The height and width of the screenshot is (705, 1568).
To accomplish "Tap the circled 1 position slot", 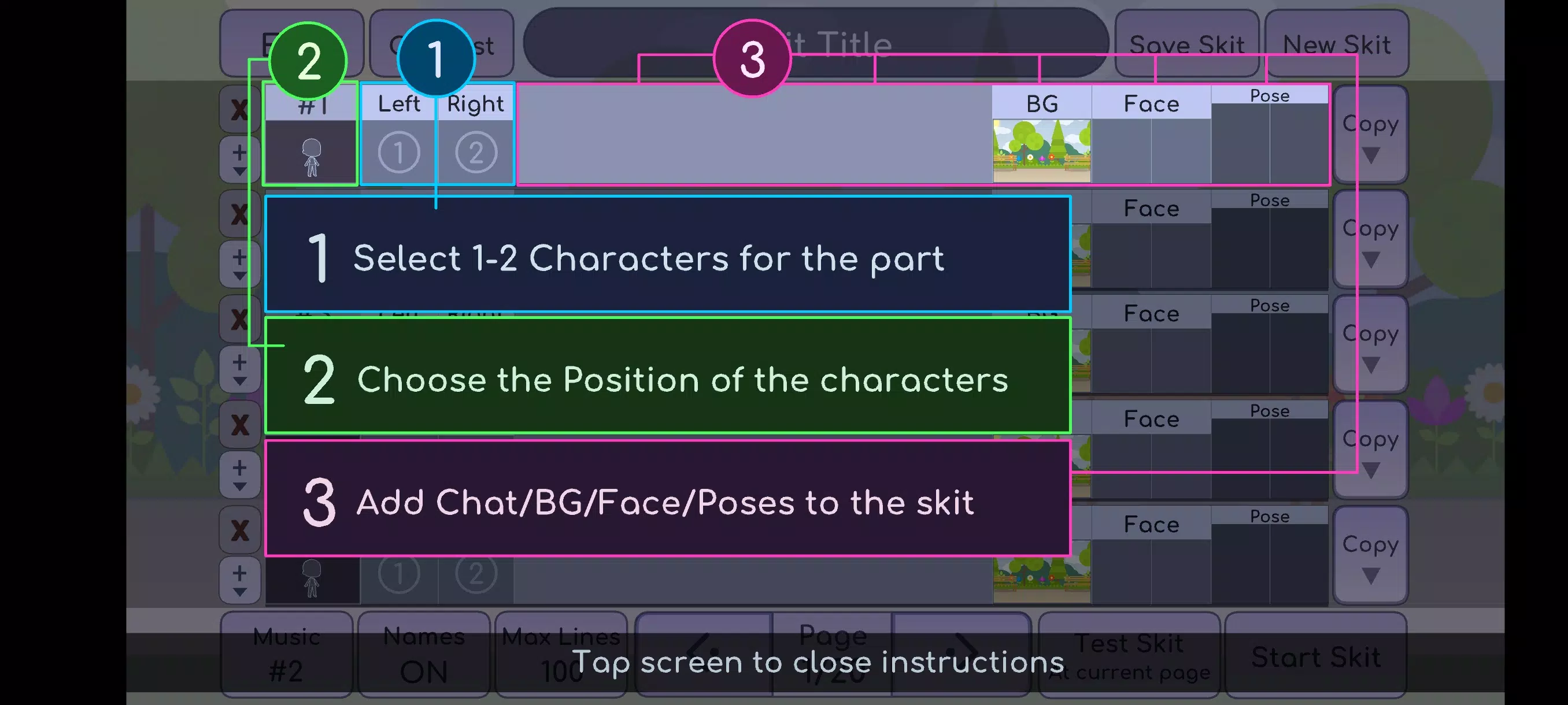I will tap(399, 152).
